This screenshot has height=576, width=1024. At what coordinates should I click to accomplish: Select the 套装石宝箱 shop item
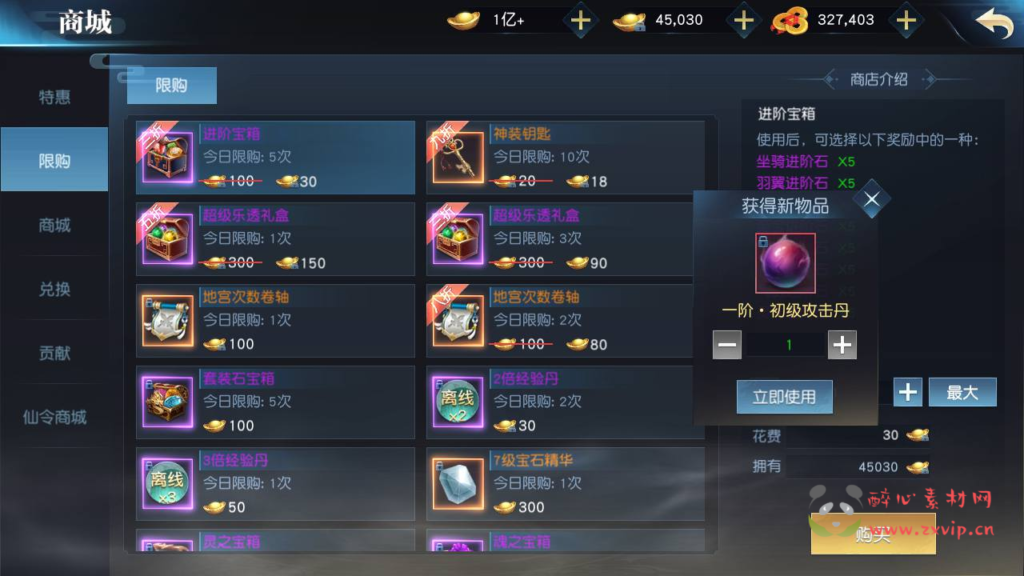(275, 402)
